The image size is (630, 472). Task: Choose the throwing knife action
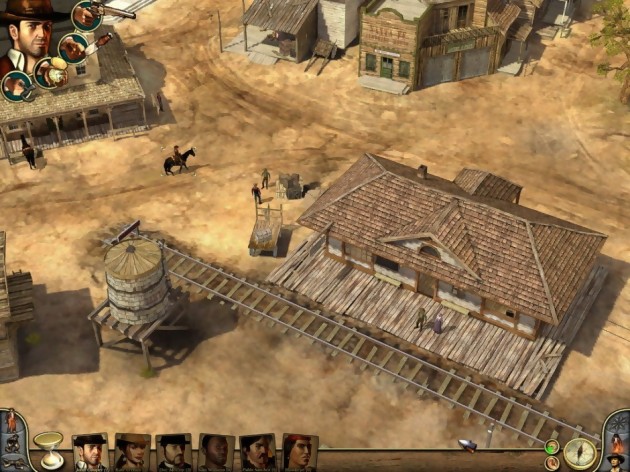(x=73, y=47)
